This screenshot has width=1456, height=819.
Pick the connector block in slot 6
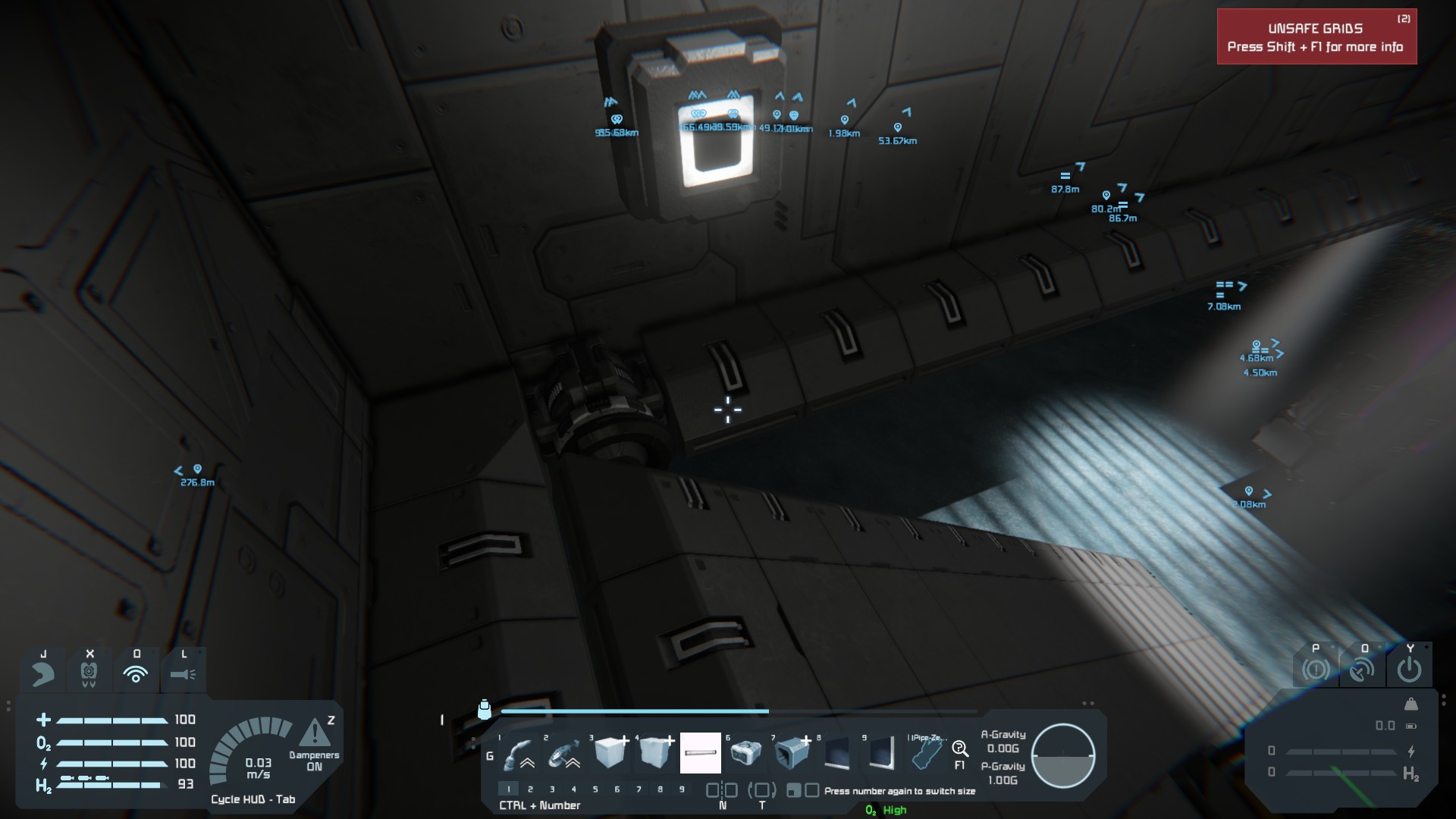[745, 753]
